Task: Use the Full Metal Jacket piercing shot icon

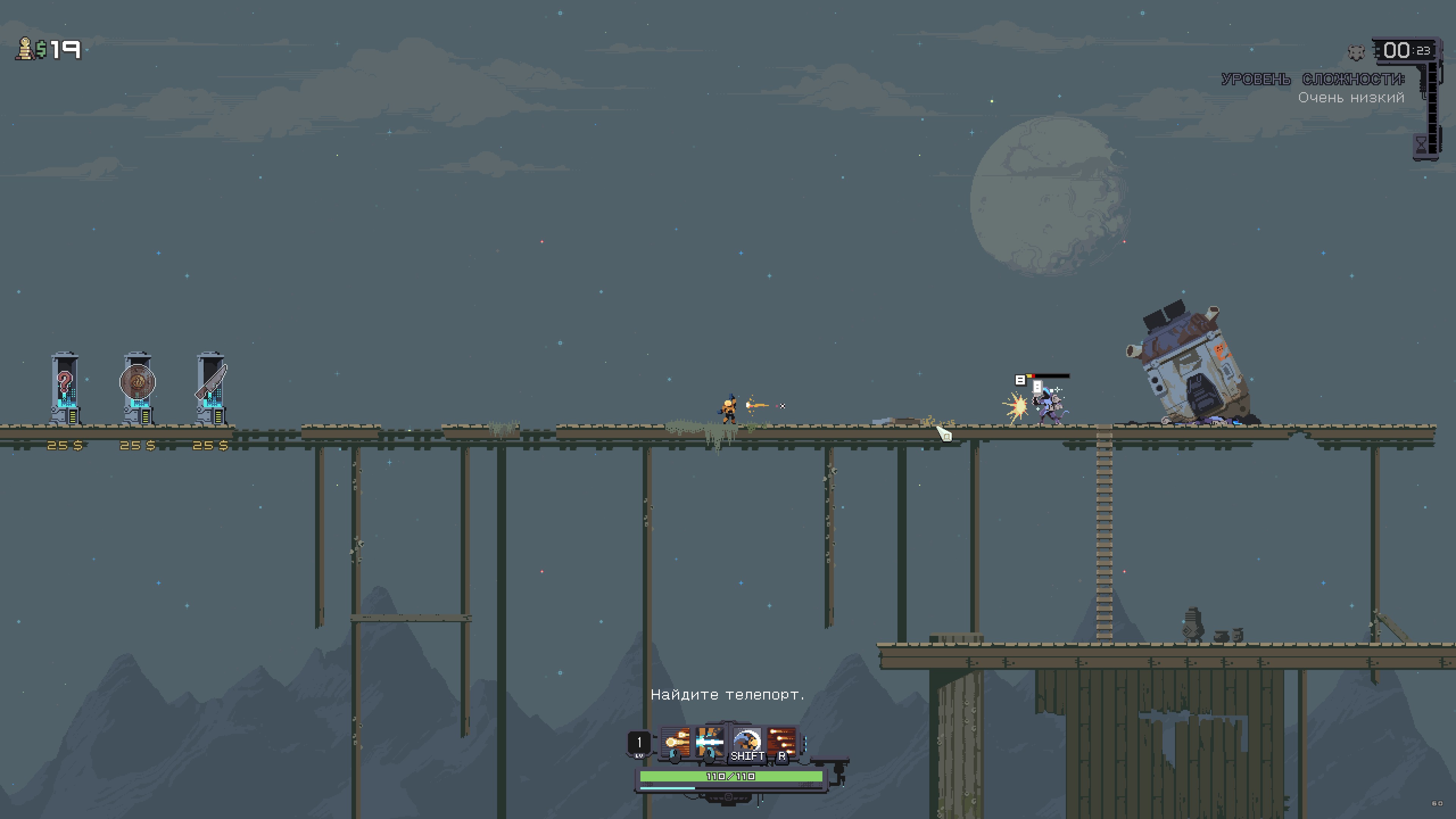Action: (x=710, y=741)
